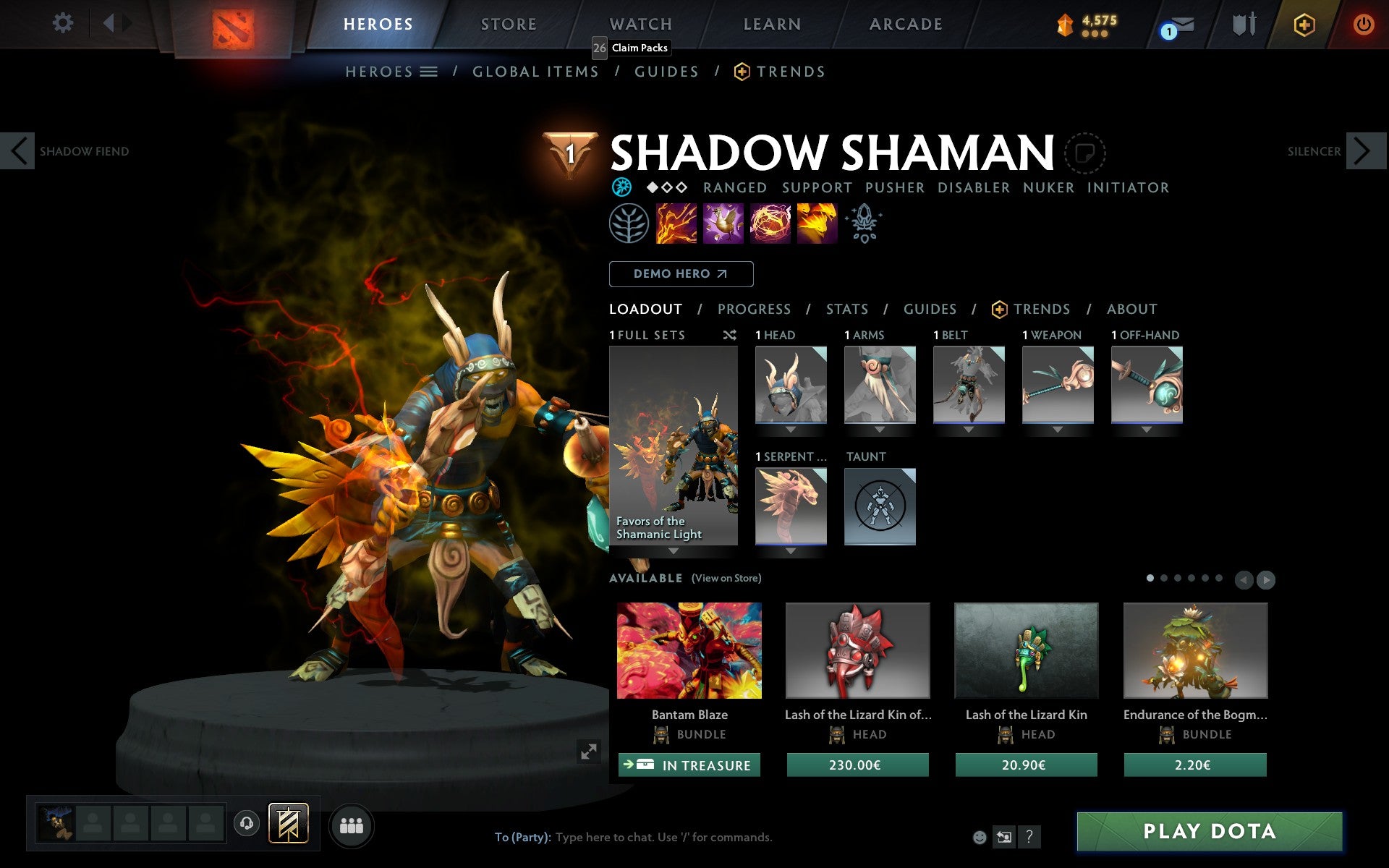
Task: View the Shackles ability icon
Action: click(770, 224)
